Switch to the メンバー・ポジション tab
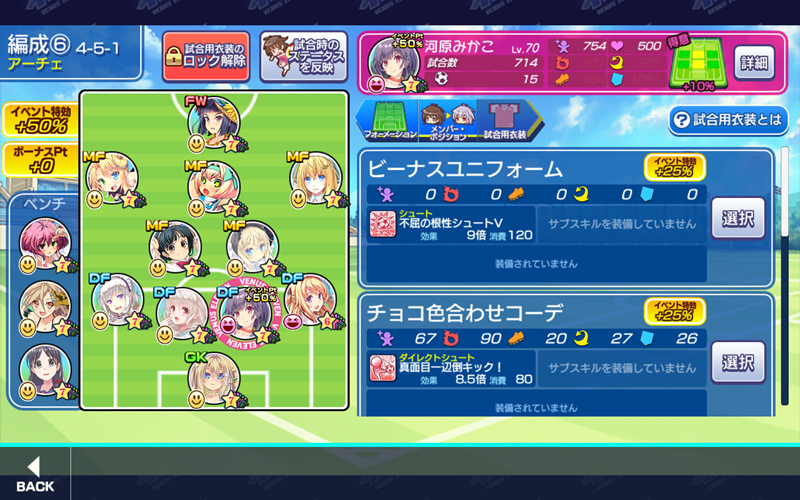Image resolution: width=800 pixels, height=500 pixels. point(446,120)
